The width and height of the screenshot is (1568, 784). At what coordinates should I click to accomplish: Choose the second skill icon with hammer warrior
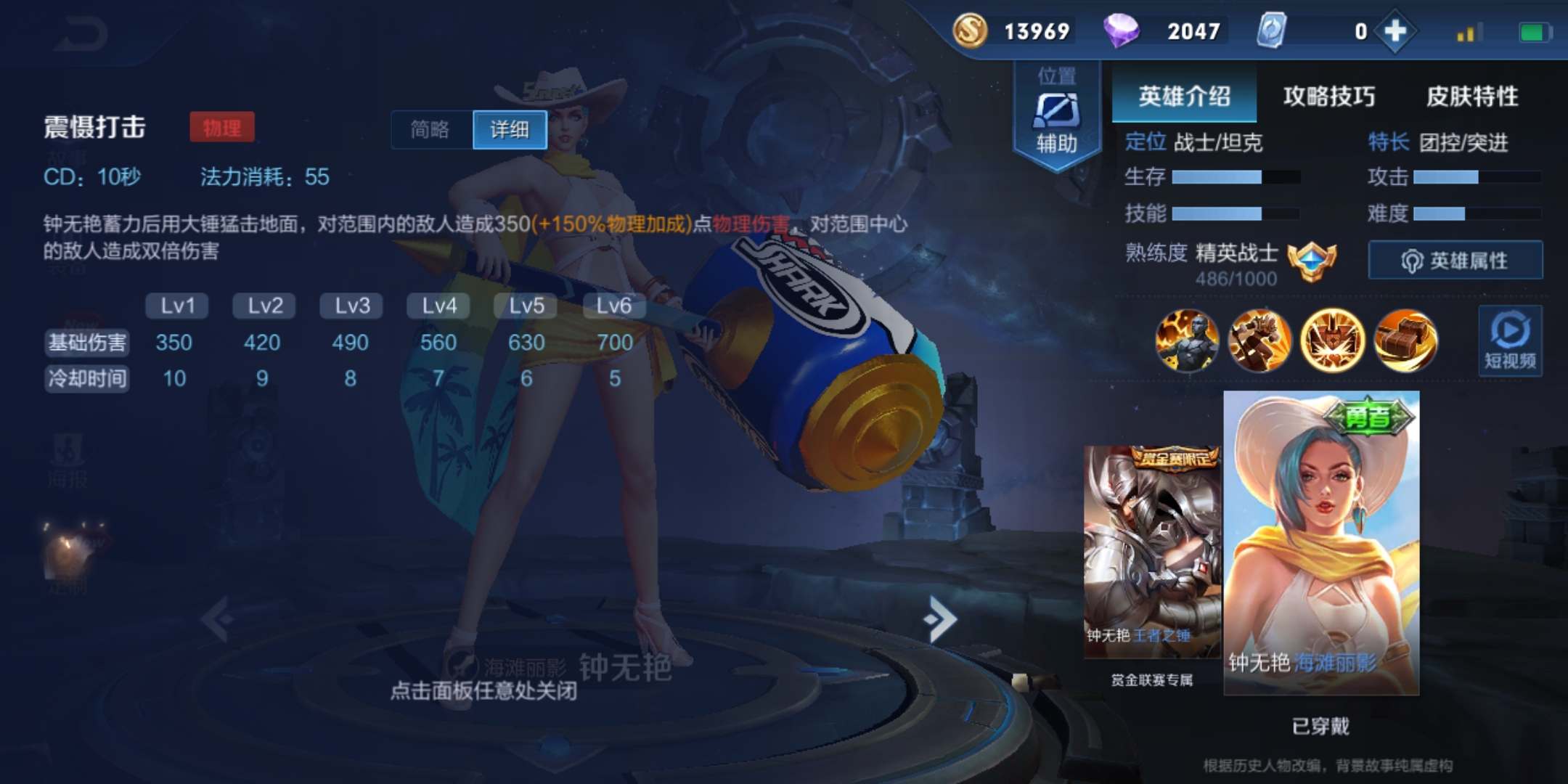coord(1259,340)
